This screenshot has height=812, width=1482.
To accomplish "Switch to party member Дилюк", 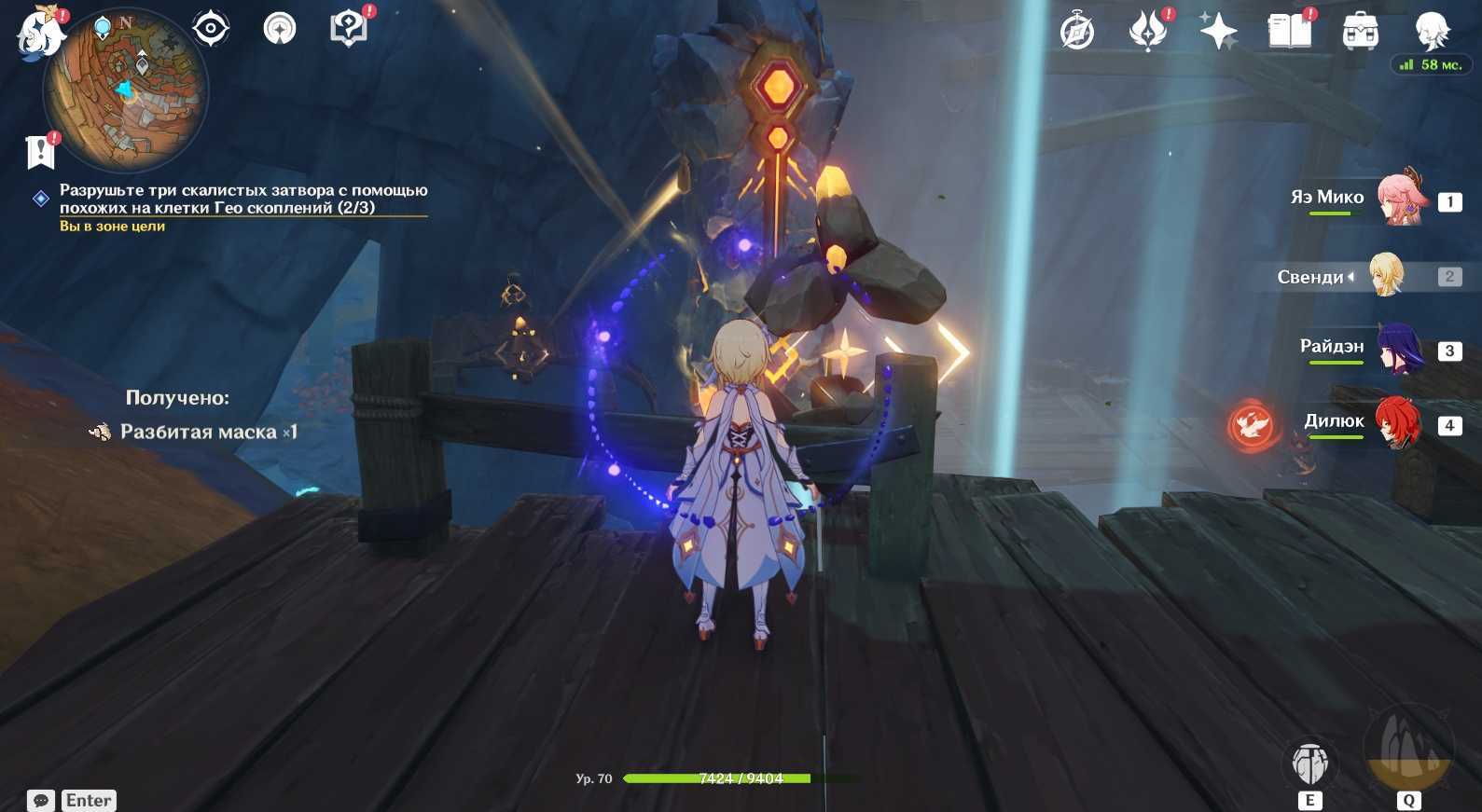I will pos(1397,424).
